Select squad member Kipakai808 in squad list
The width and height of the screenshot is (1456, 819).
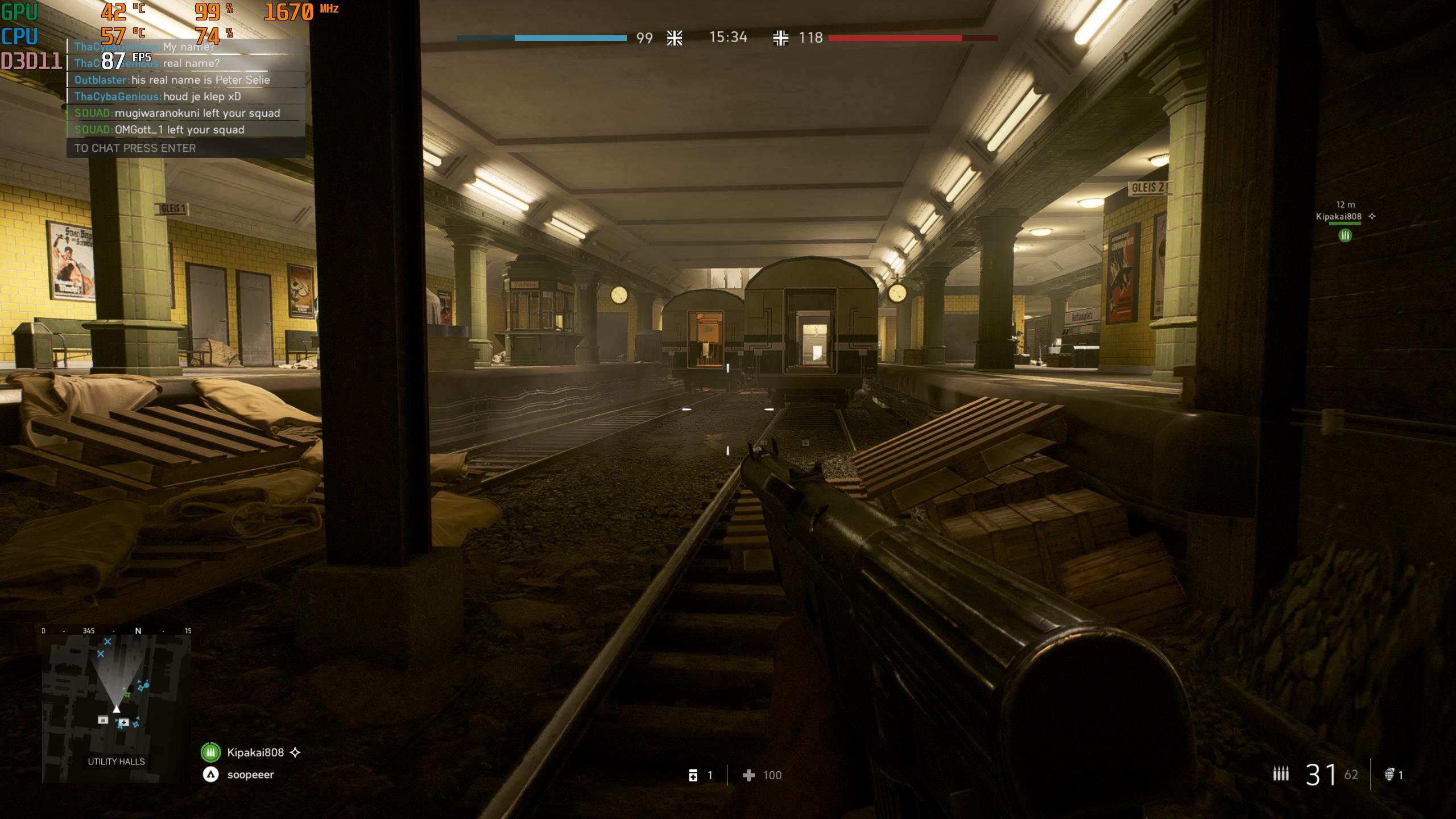[x=255, y=752]
